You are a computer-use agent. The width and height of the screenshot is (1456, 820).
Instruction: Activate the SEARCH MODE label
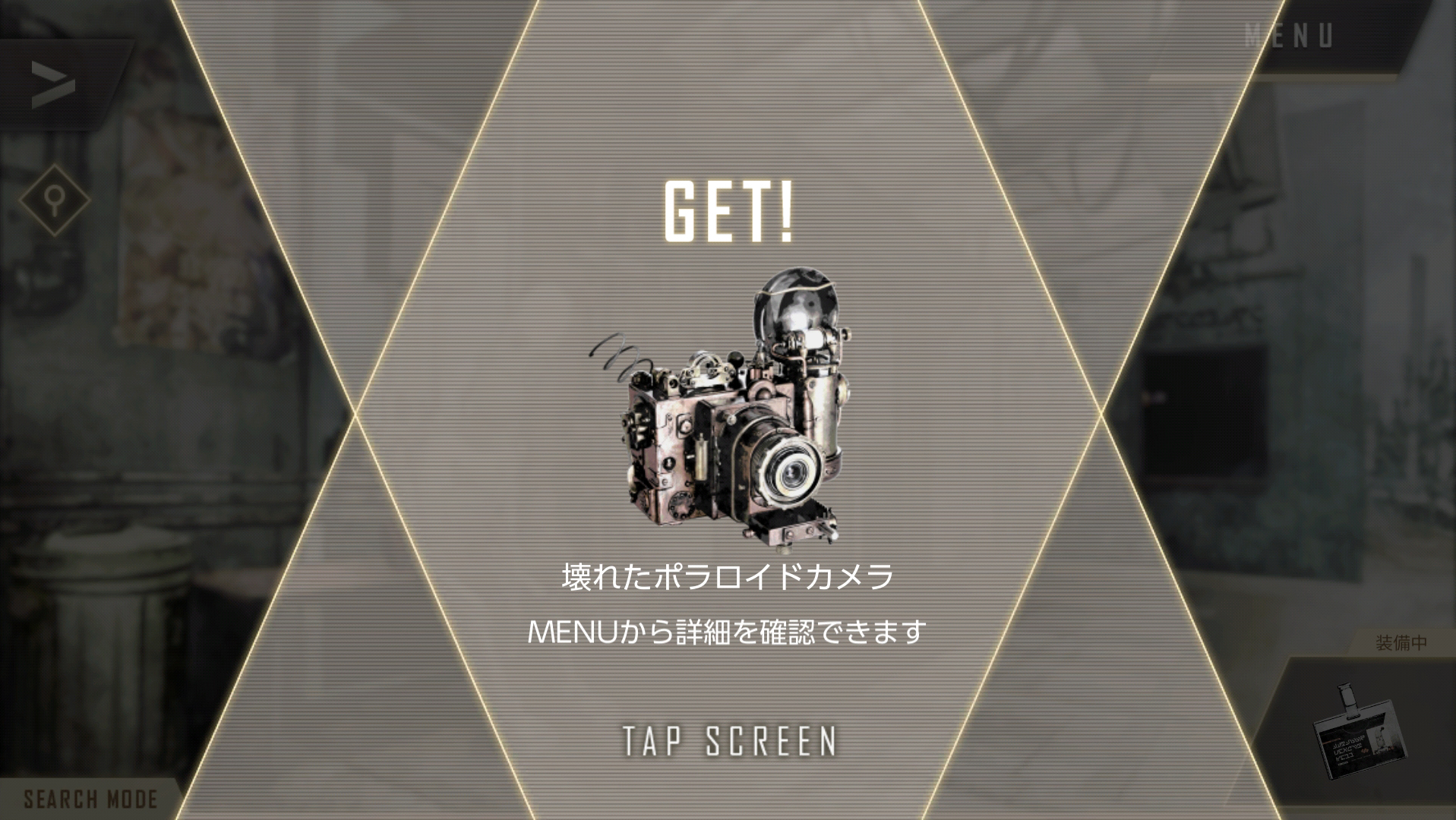[90, 799]
